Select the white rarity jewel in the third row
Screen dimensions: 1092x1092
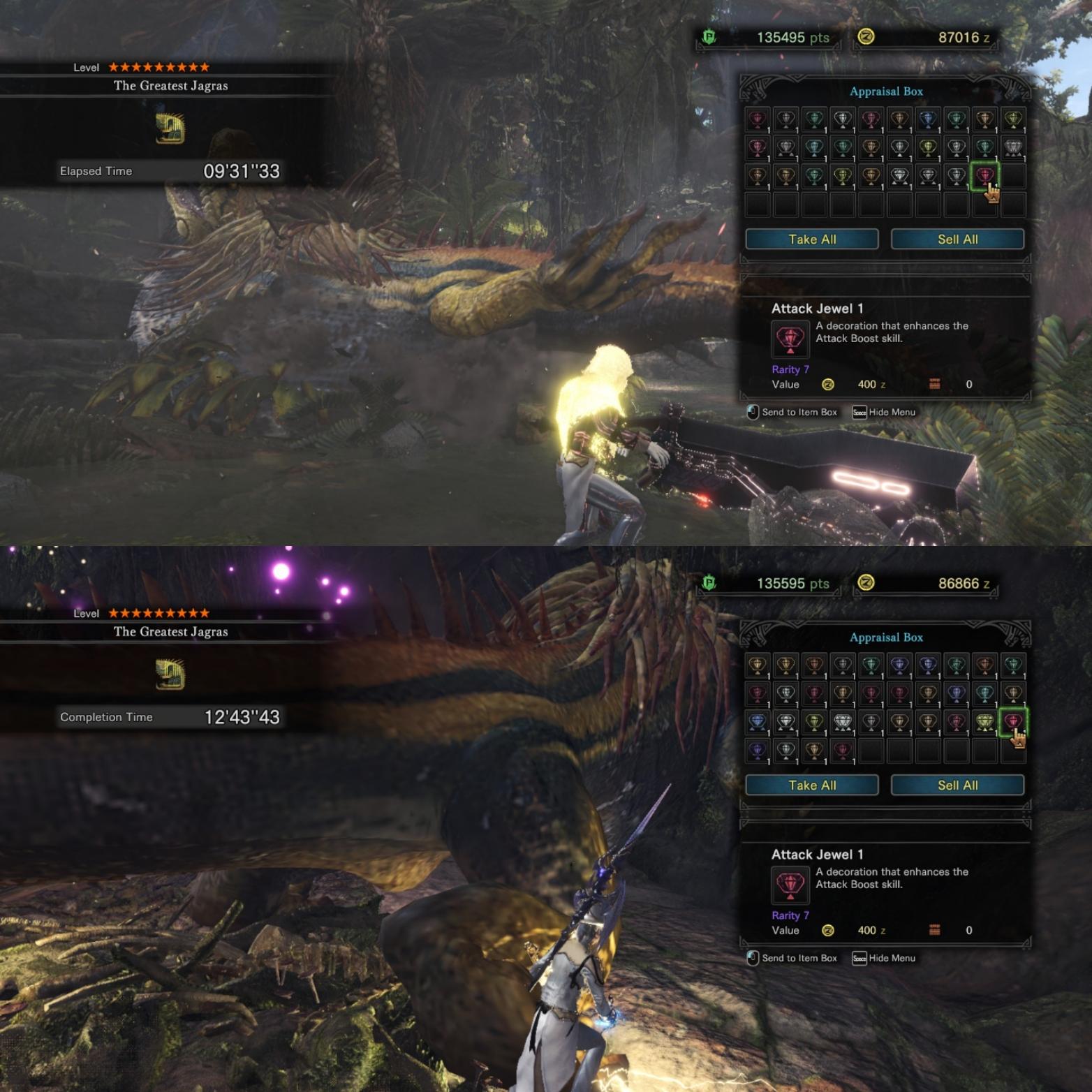[x=899, y=175]
